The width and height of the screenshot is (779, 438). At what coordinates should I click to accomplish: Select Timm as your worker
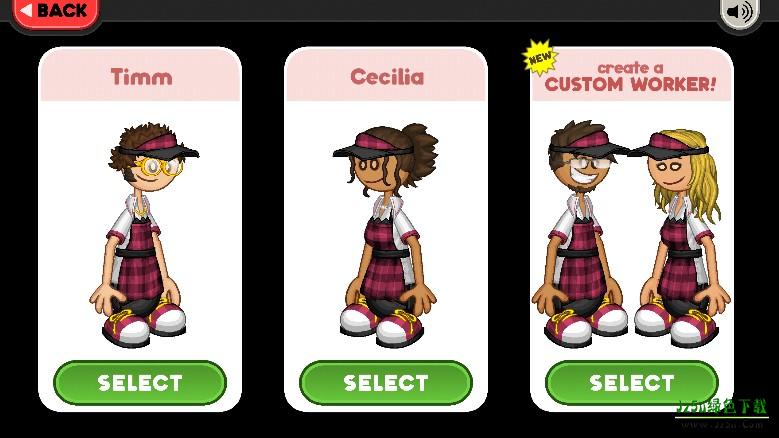[140, 383]
